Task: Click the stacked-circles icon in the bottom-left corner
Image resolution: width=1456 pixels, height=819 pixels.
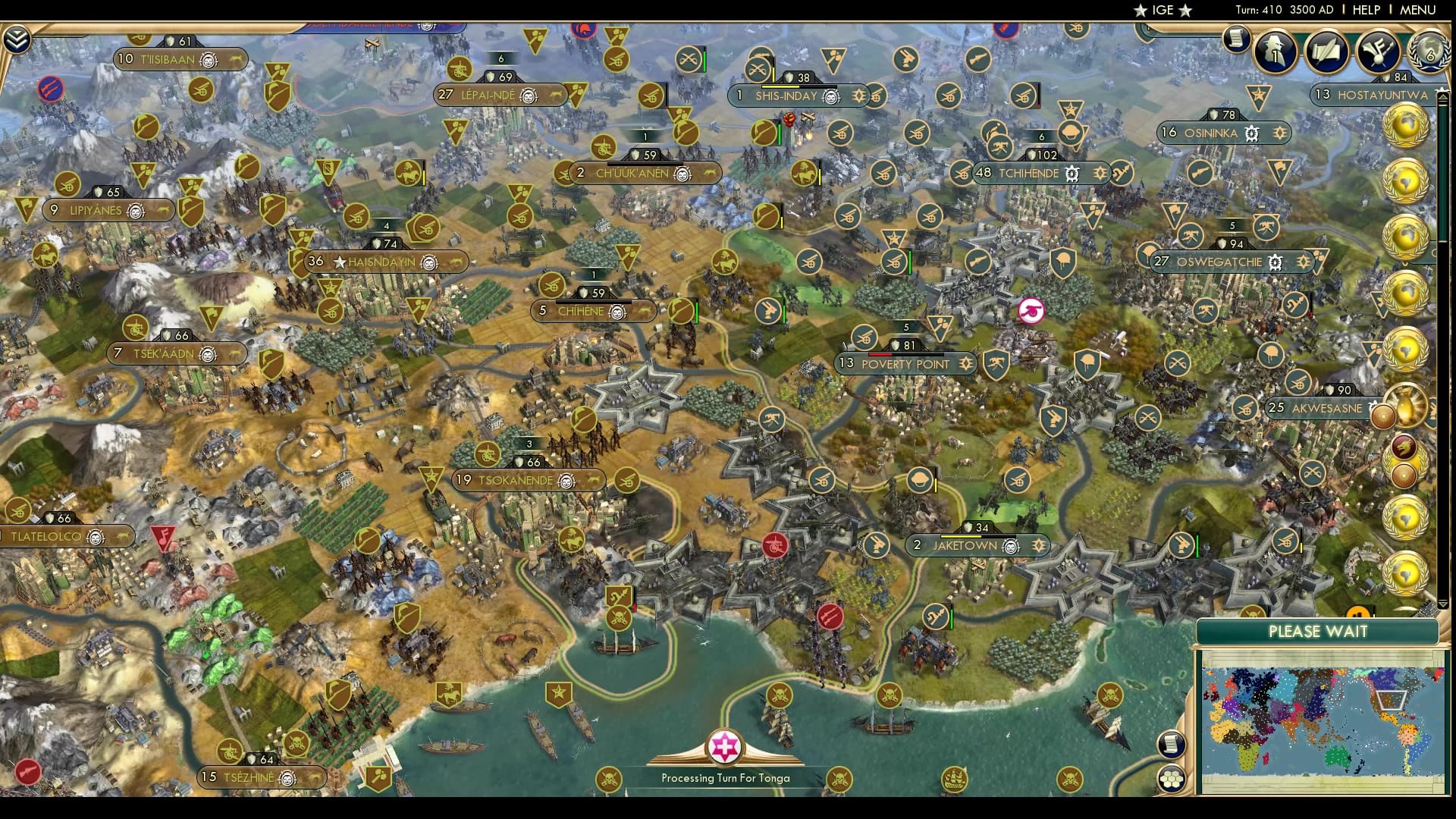Action: click(1172, 778)
